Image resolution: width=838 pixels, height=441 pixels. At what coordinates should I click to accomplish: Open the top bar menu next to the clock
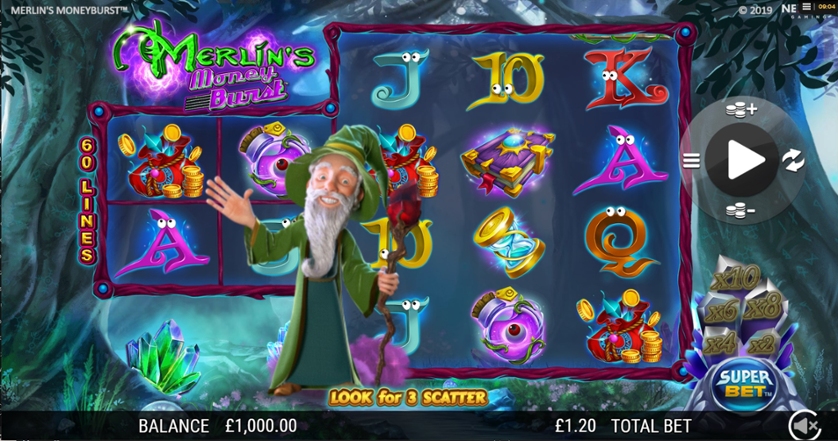click(806, 9)
